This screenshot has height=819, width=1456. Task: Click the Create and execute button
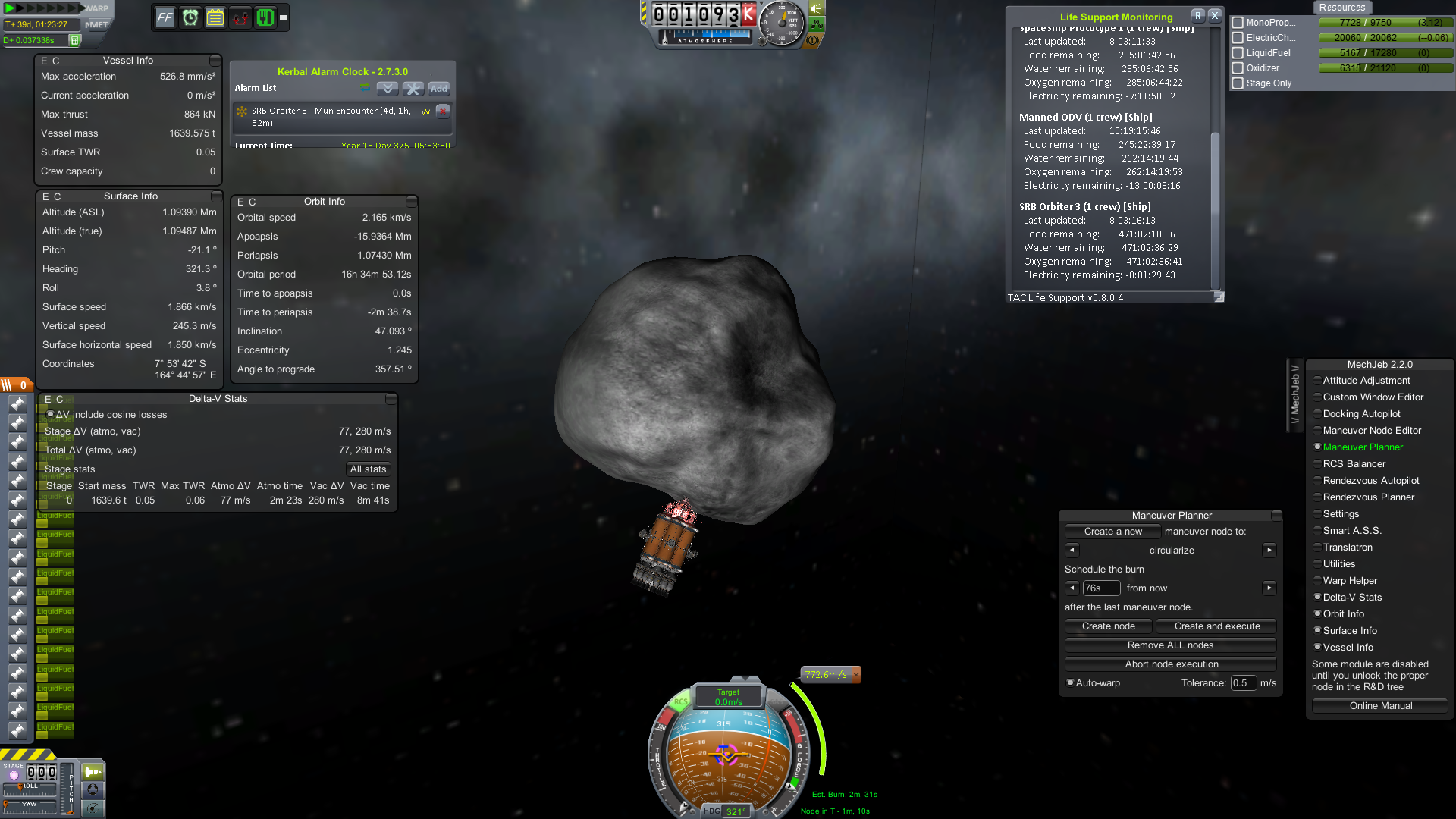coord(1215,626)
